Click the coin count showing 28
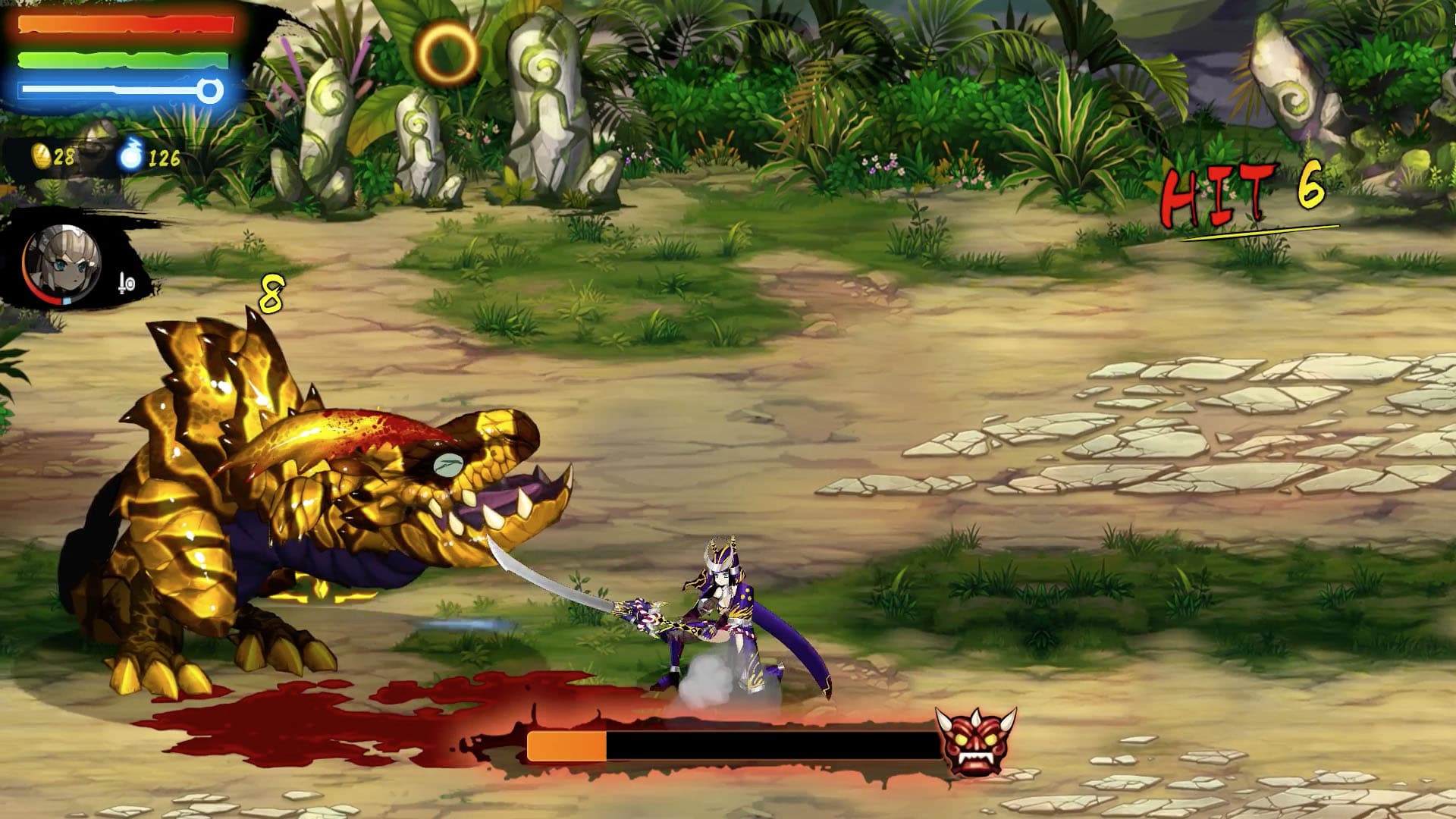 point(65,158)
